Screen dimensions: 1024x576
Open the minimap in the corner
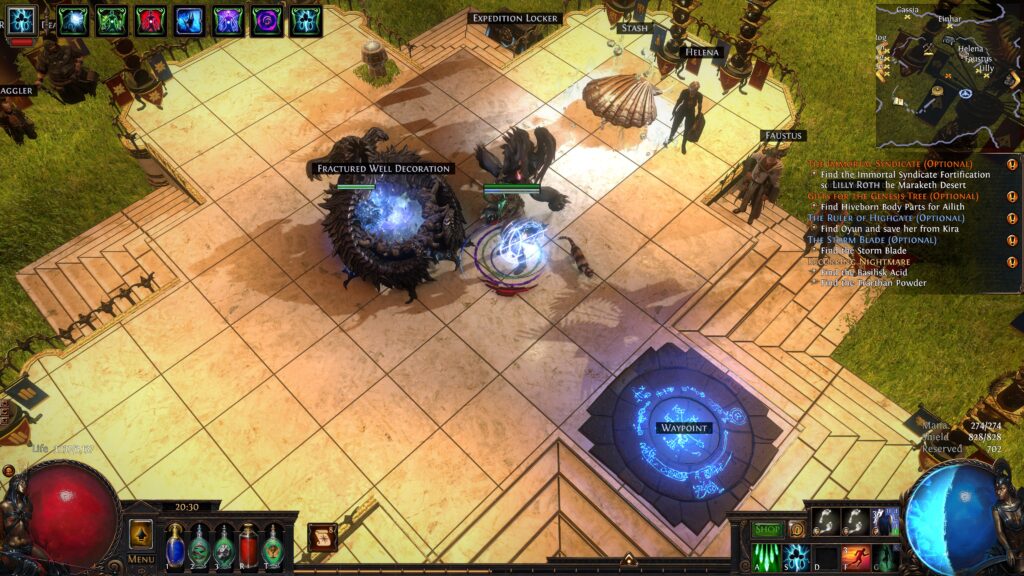tap(948, 75)
